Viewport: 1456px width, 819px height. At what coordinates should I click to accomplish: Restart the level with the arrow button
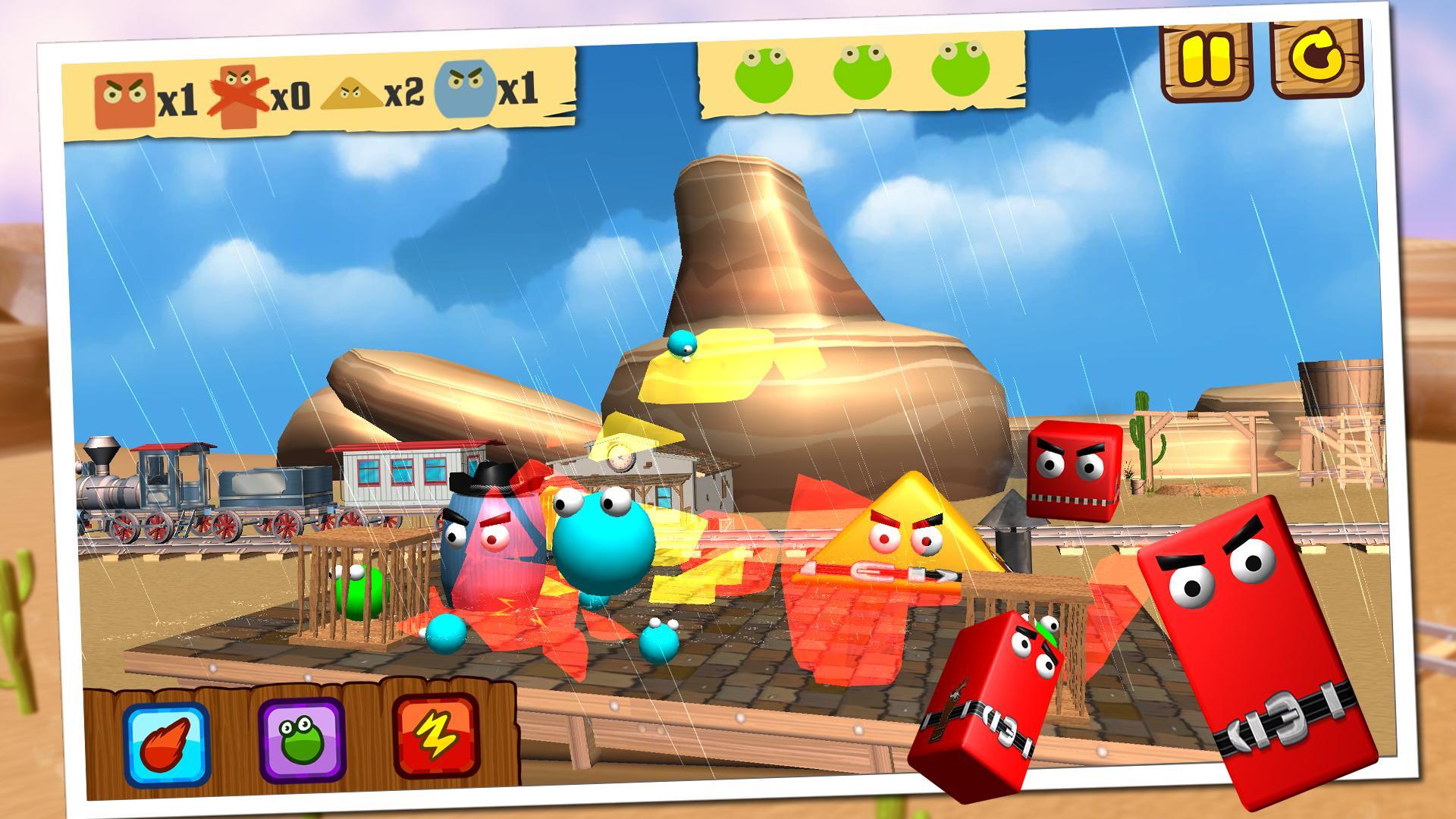pyautogui.click(x=1316, y=58)
